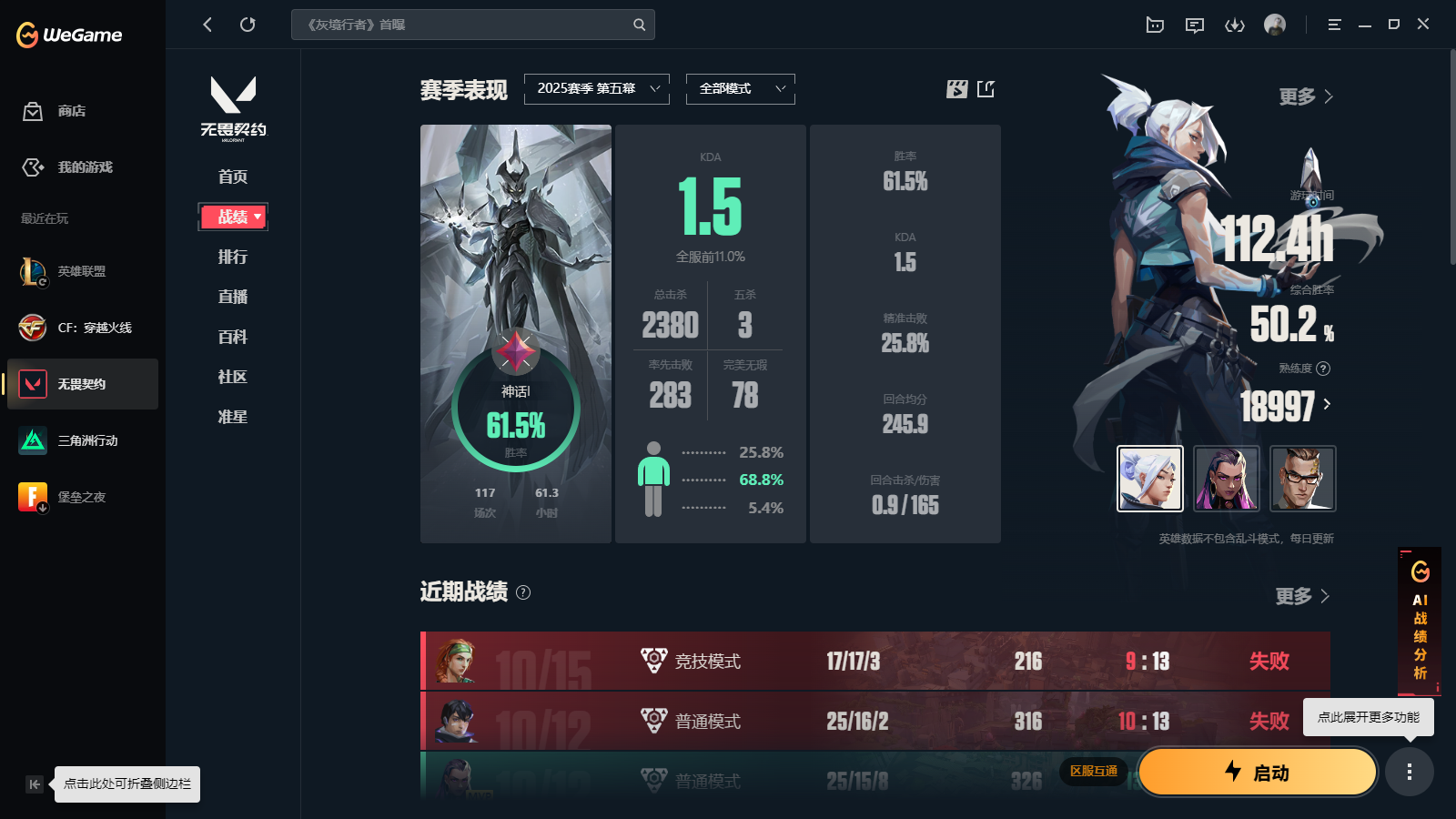Open the 2025赛季 第五幕 season selector
1456x819 pixels.
(596, 88)
